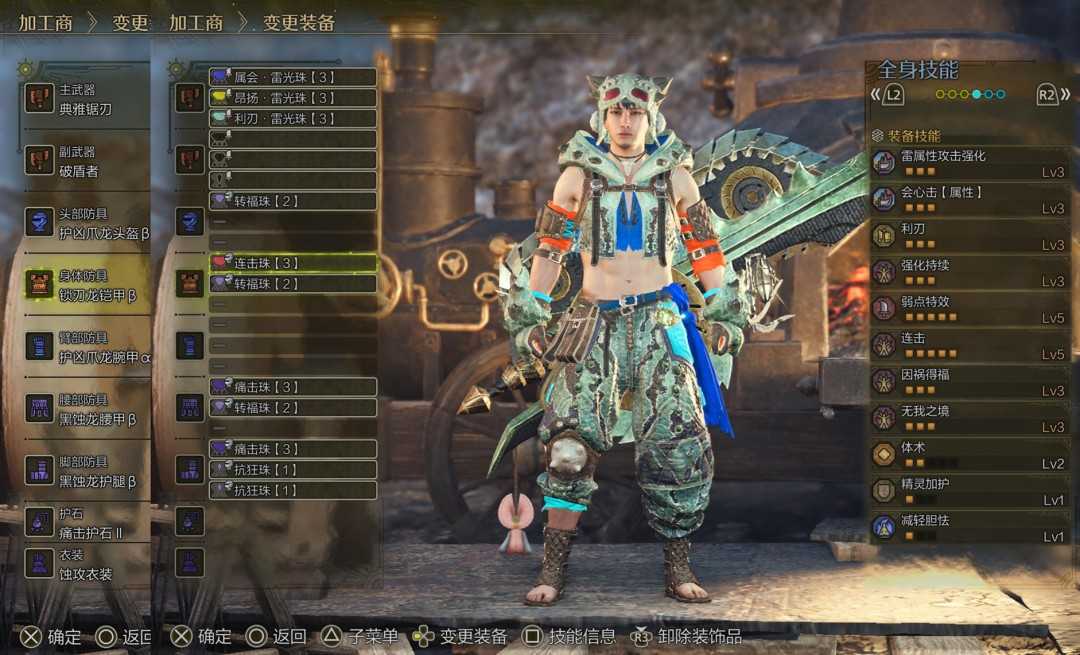Click the 利刃·雷光珠【3】 decoration slot
Image resolution: width=1080 pixels, height=655 pixels.
292,118
